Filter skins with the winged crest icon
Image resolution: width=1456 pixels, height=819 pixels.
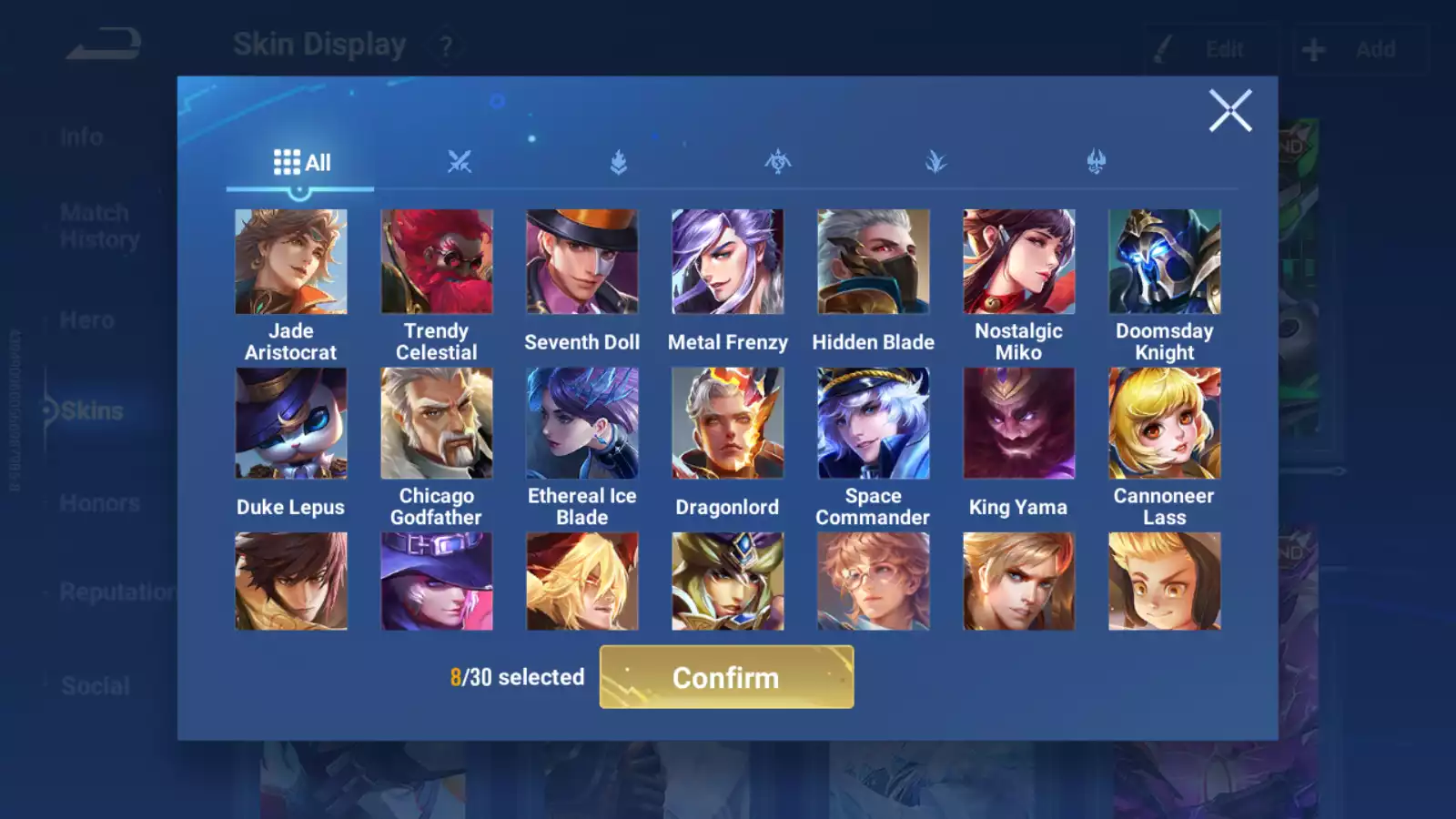click(778, 162)
